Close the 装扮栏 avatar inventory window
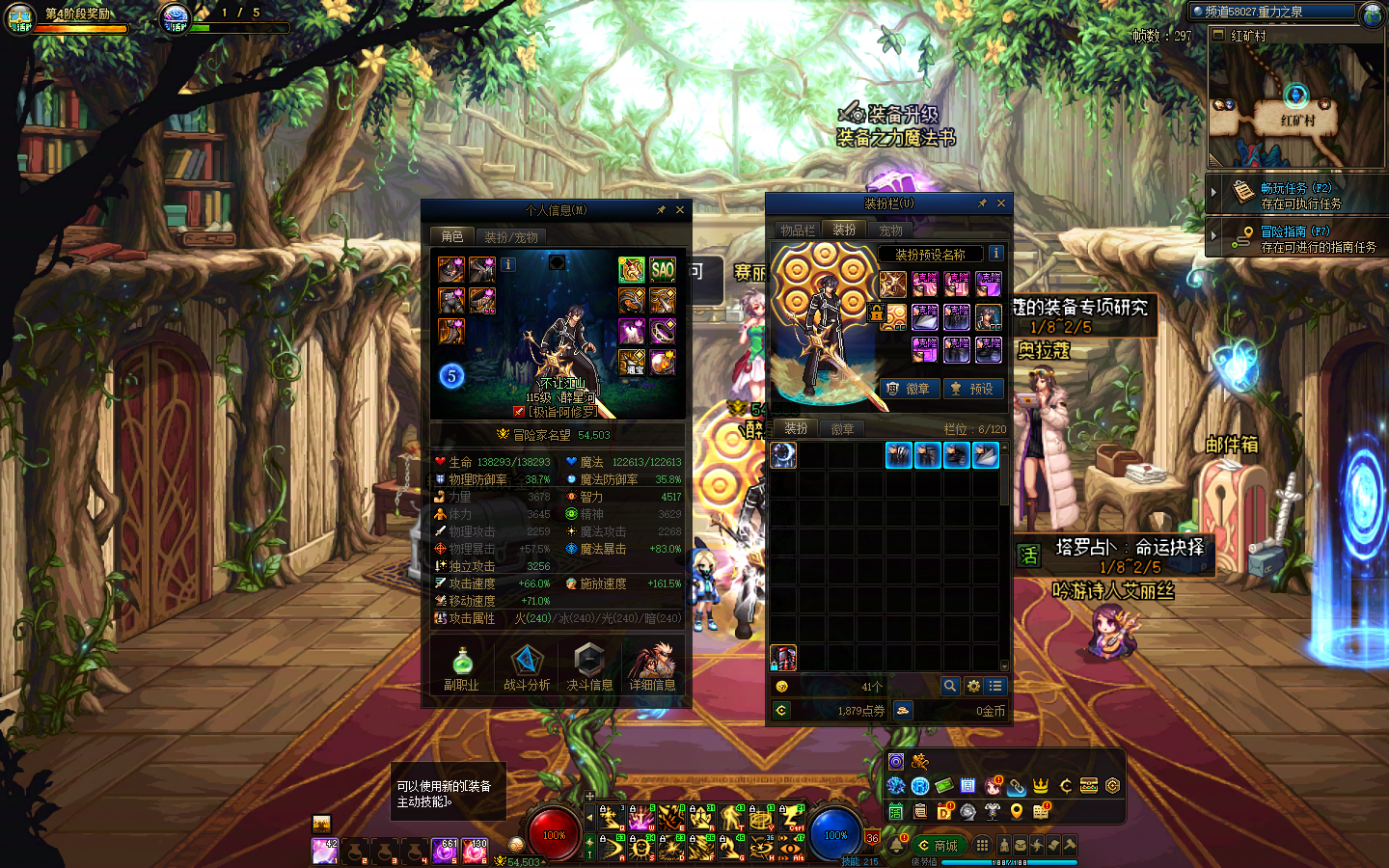Viewport: 1389px width, 868px height. [x=1001, y=203]
